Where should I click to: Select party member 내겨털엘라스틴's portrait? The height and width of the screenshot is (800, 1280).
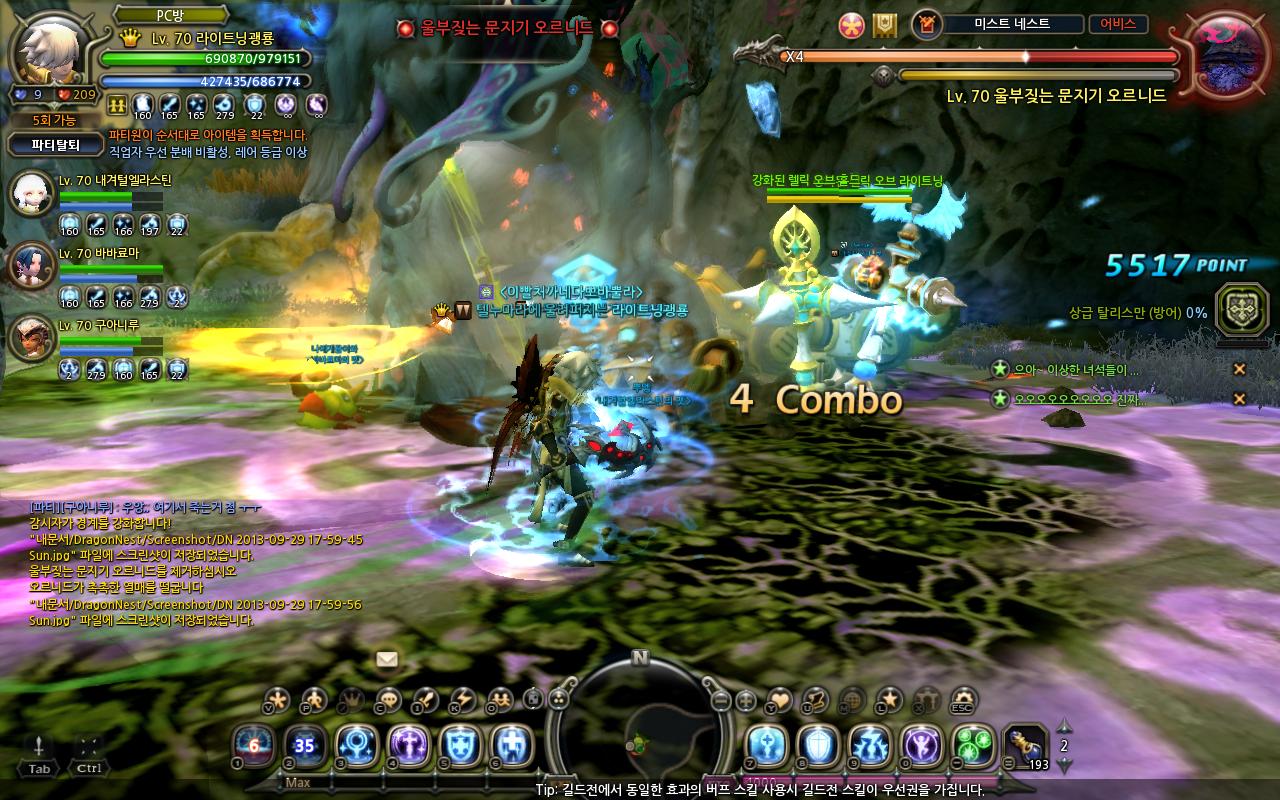tap(31, 193)
